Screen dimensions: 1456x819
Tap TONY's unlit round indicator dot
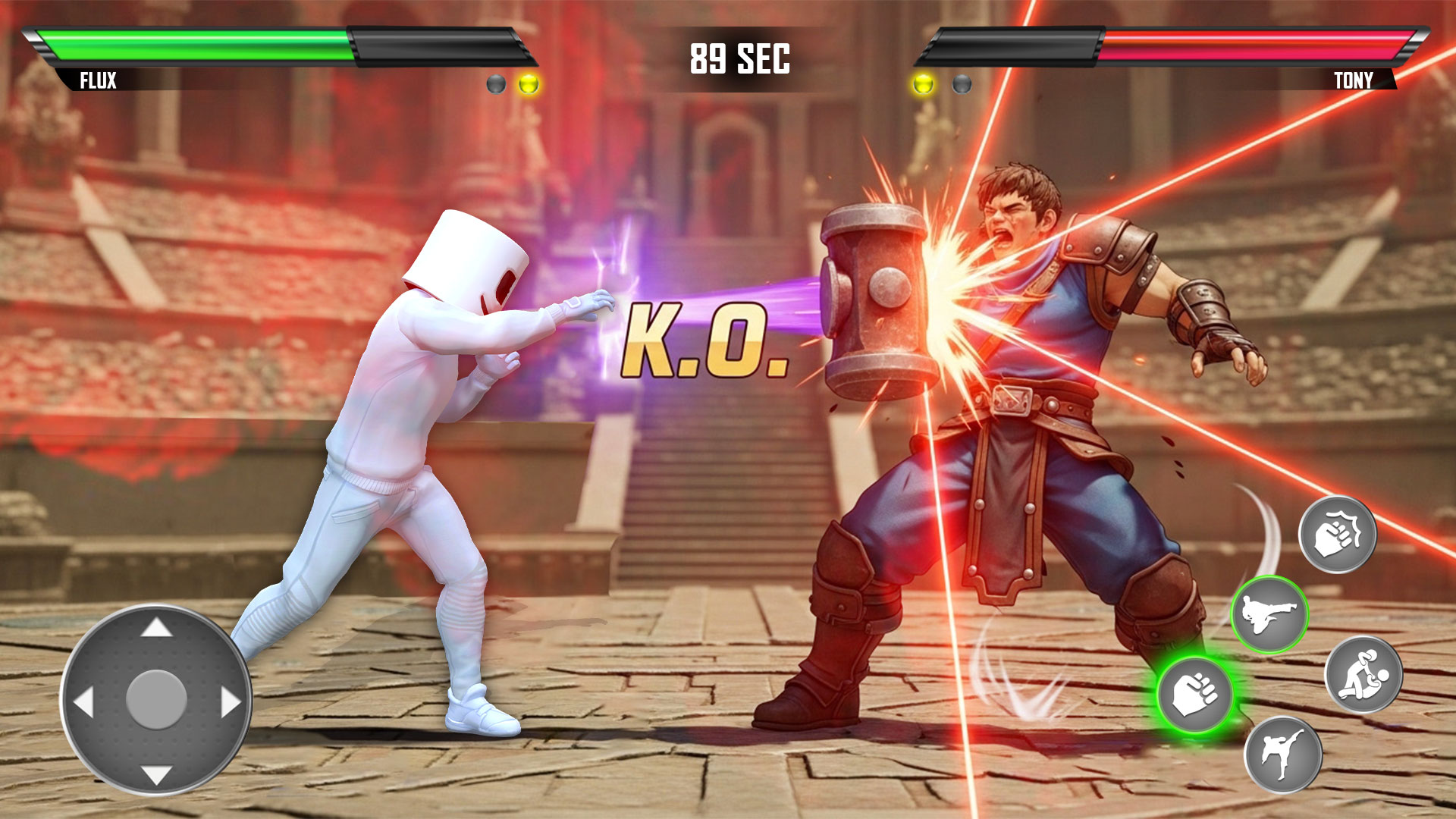click(962, 83)
